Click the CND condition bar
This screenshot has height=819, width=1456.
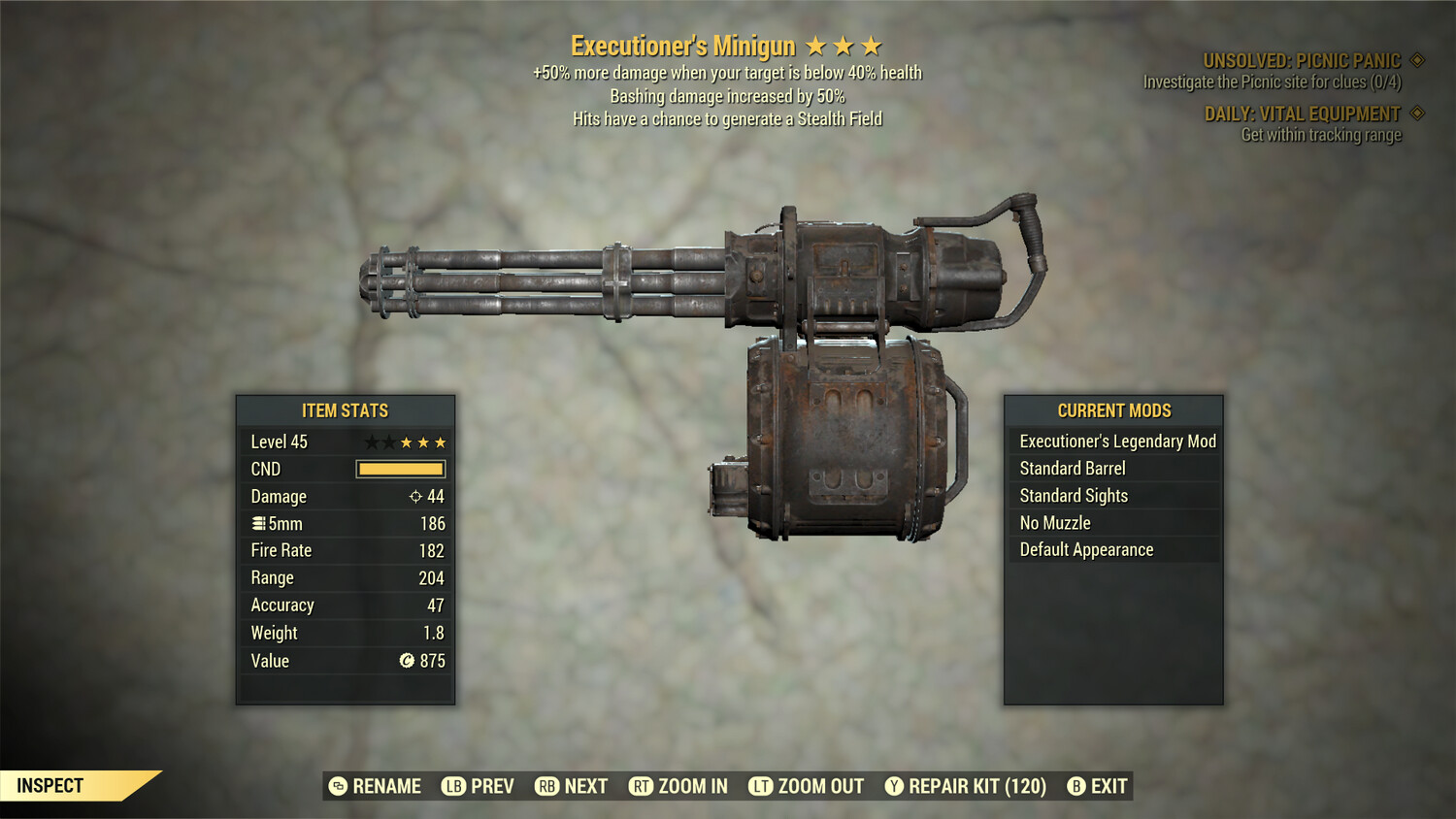[400, 469]
